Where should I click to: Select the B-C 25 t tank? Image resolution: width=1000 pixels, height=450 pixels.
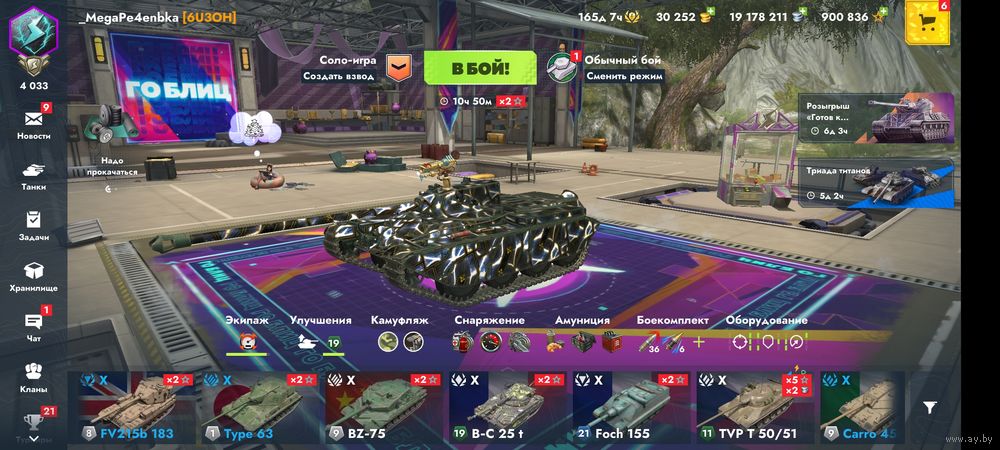[x=509, y=408]
